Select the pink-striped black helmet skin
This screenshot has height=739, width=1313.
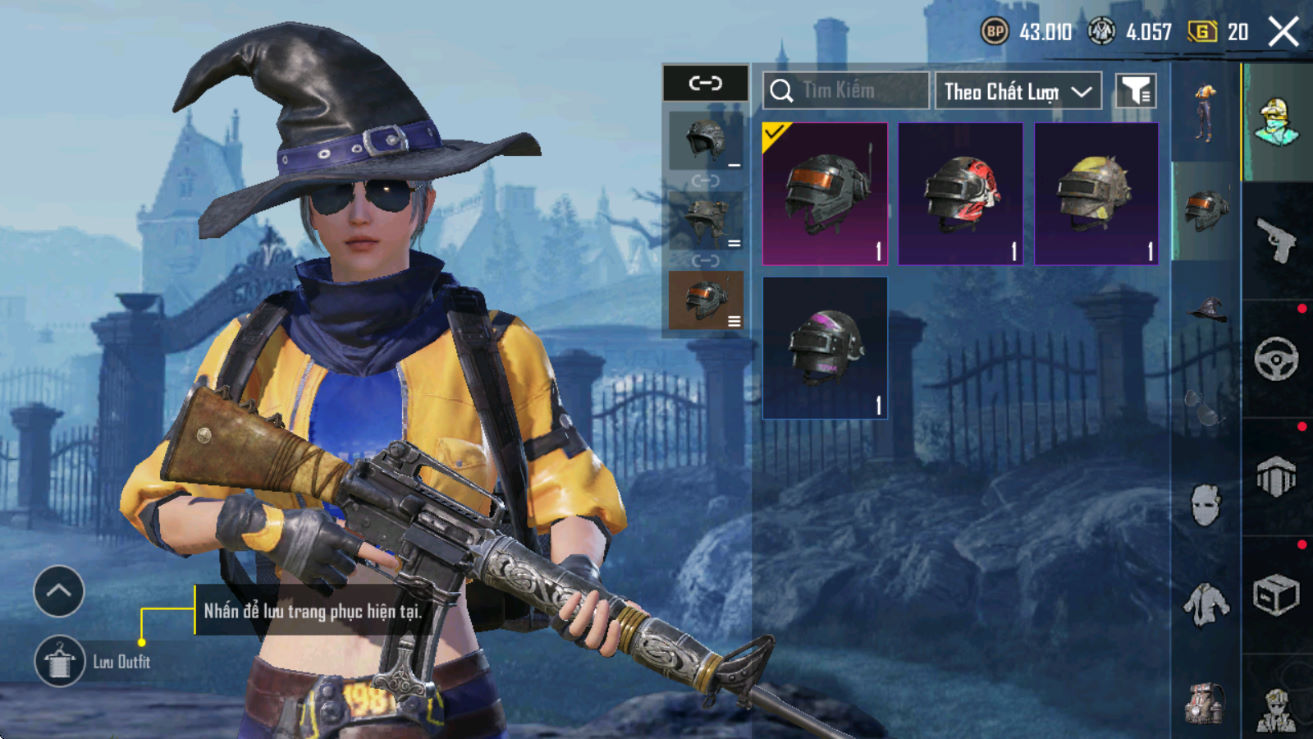tap(825, 348)
